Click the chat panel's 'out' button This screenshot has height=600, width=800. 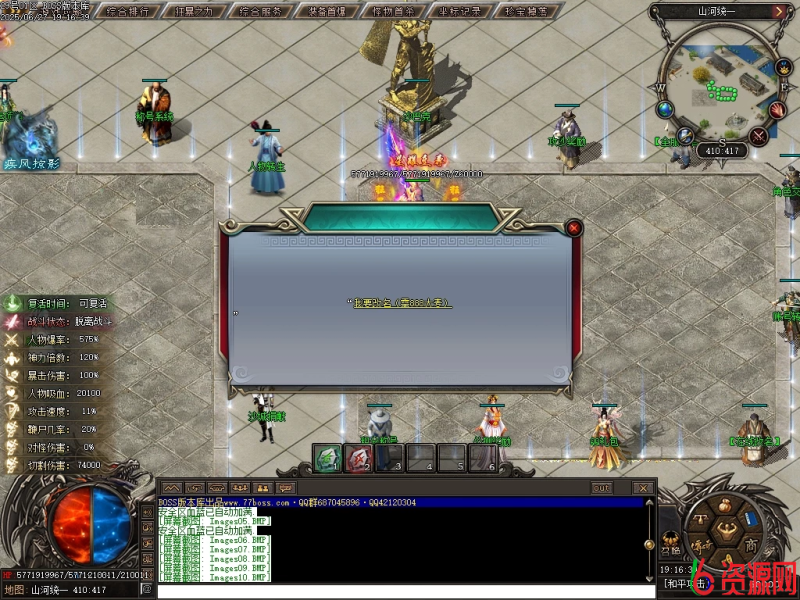point(601,488)
